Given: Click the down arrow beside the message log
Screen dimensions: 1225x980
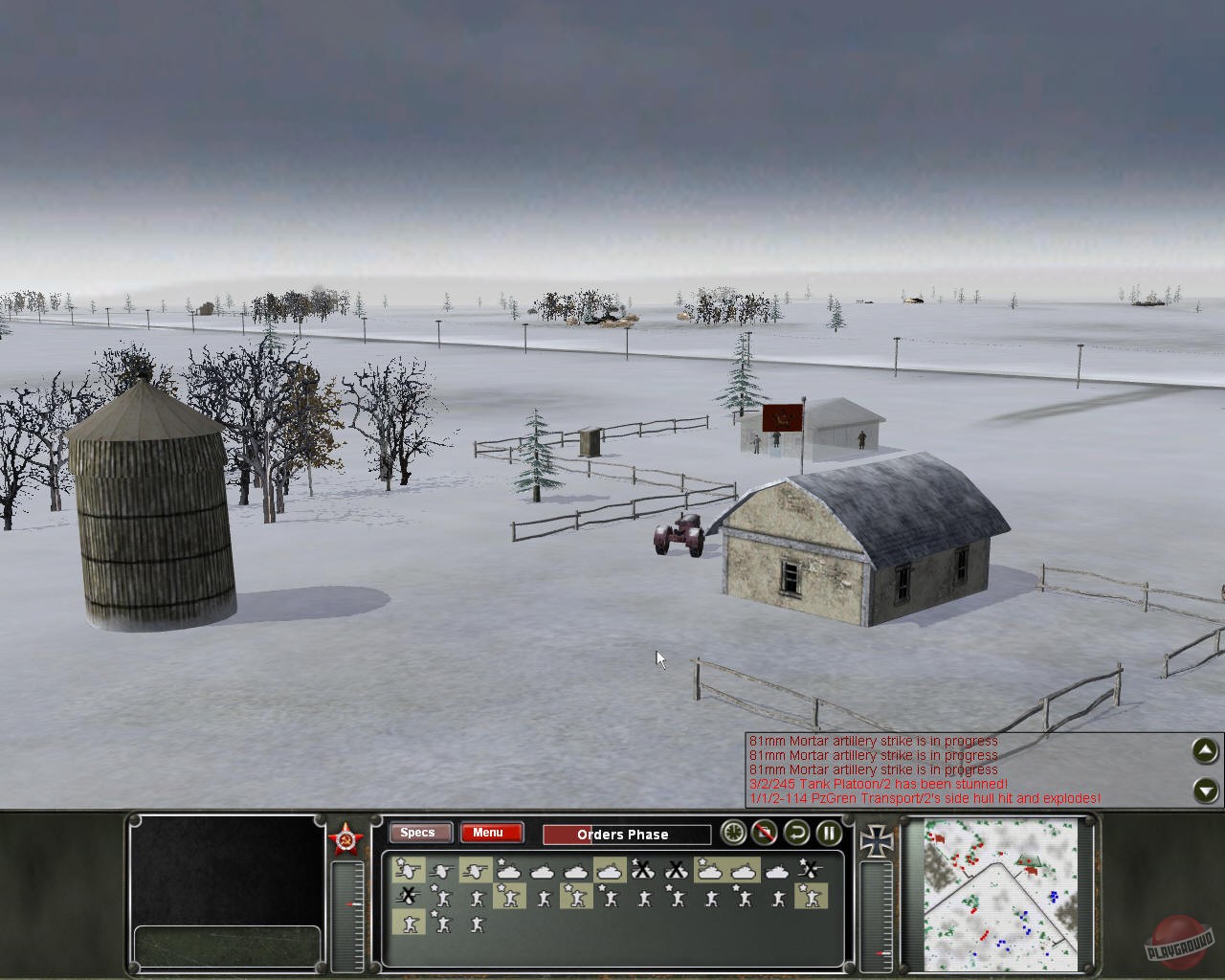Looking at the screenshot, I should tap(1204, 791).
